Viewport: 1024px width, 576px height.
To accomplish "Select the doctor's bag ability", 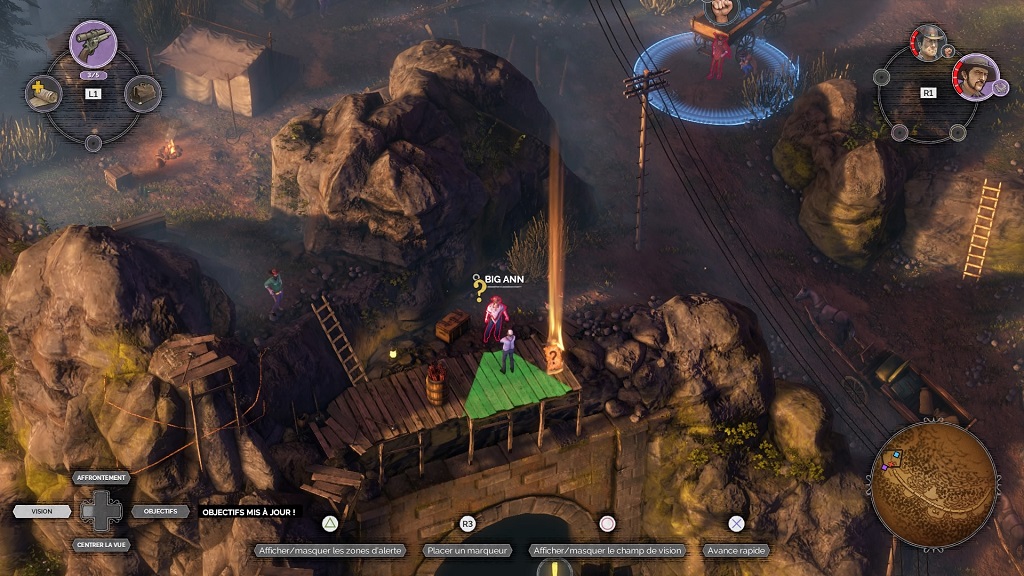I will click(144, 94).
